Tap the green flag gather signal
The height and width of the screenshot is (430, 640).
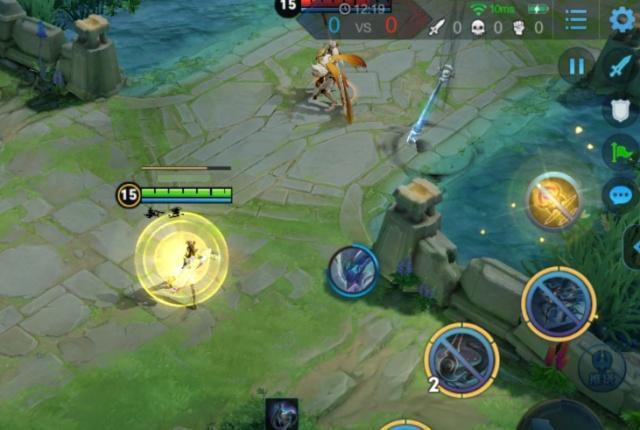(621, 152)
